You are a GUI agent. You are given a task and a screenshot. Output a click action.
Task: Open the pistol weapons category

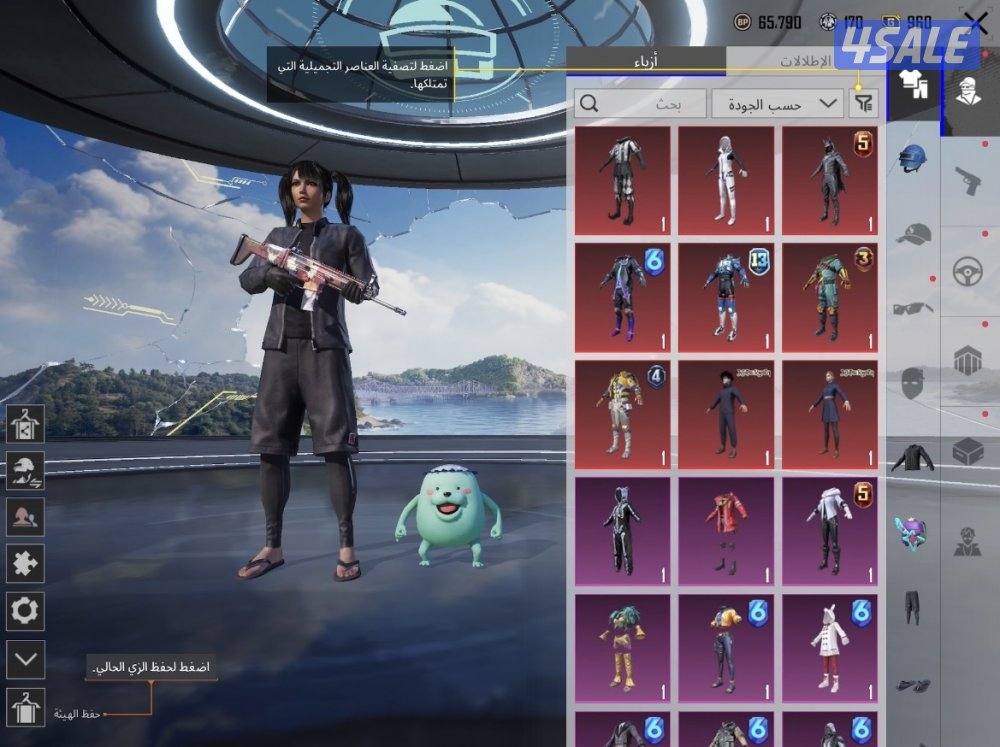point(968,181)
